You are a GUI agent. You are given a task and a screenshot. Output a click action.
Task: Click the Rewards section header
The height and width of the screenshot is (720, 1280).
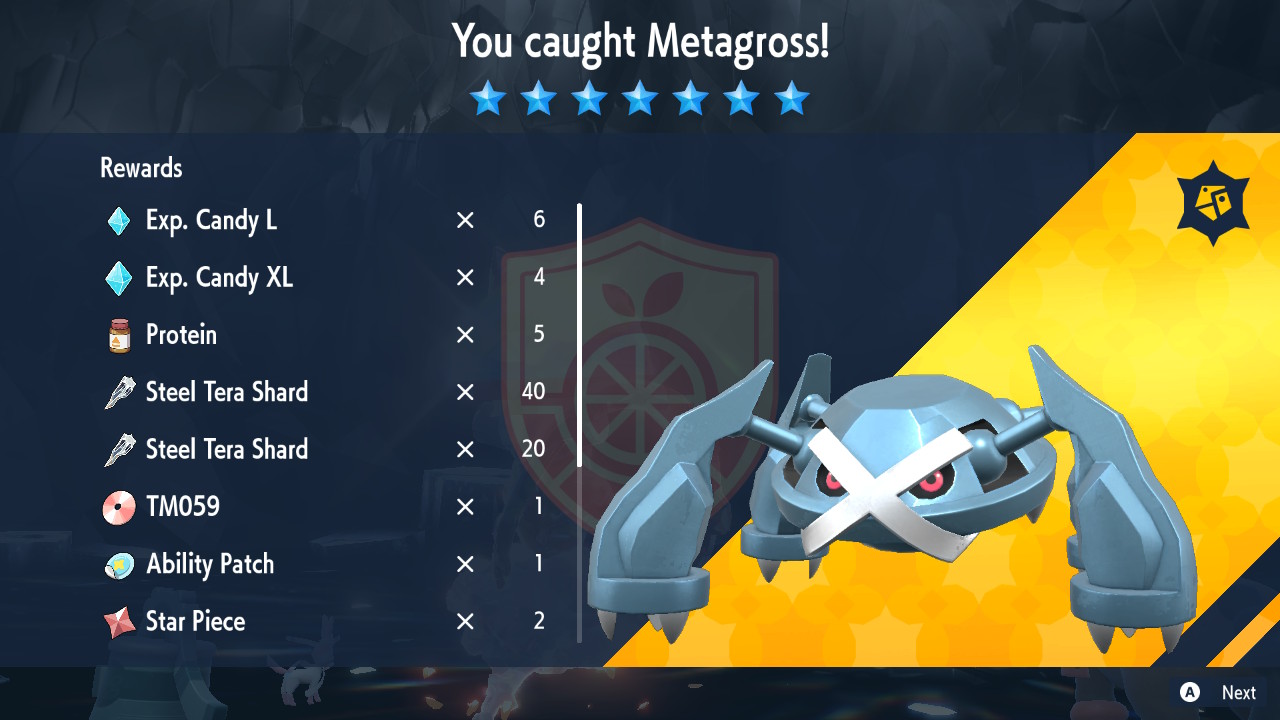[140, 168]
